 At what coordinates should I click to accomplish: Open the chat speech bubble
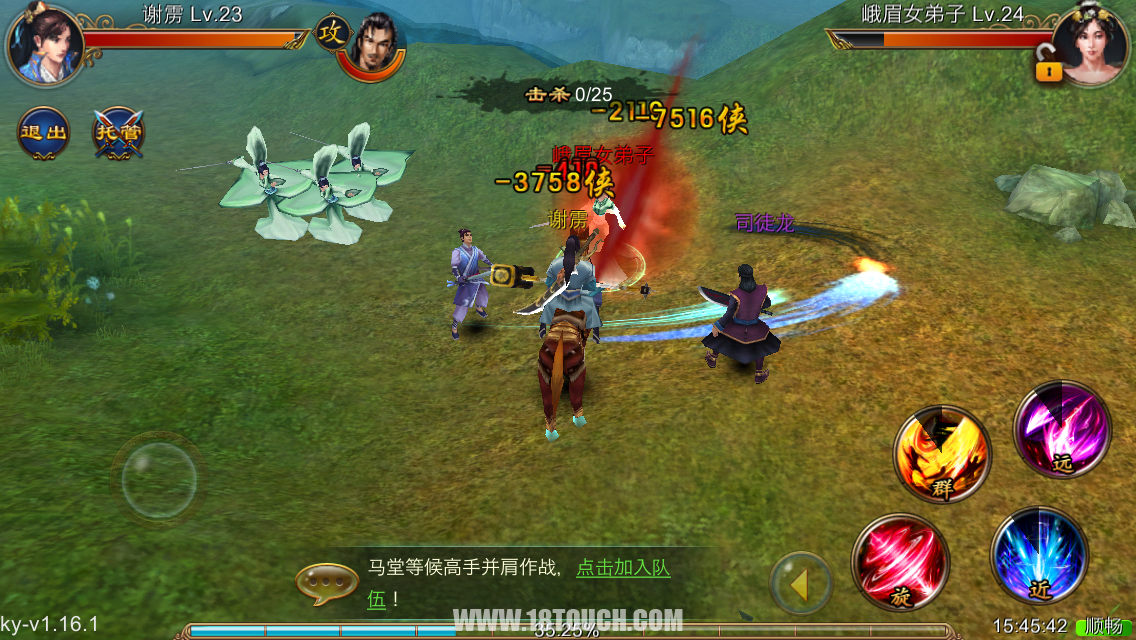[x=327, y=583]
